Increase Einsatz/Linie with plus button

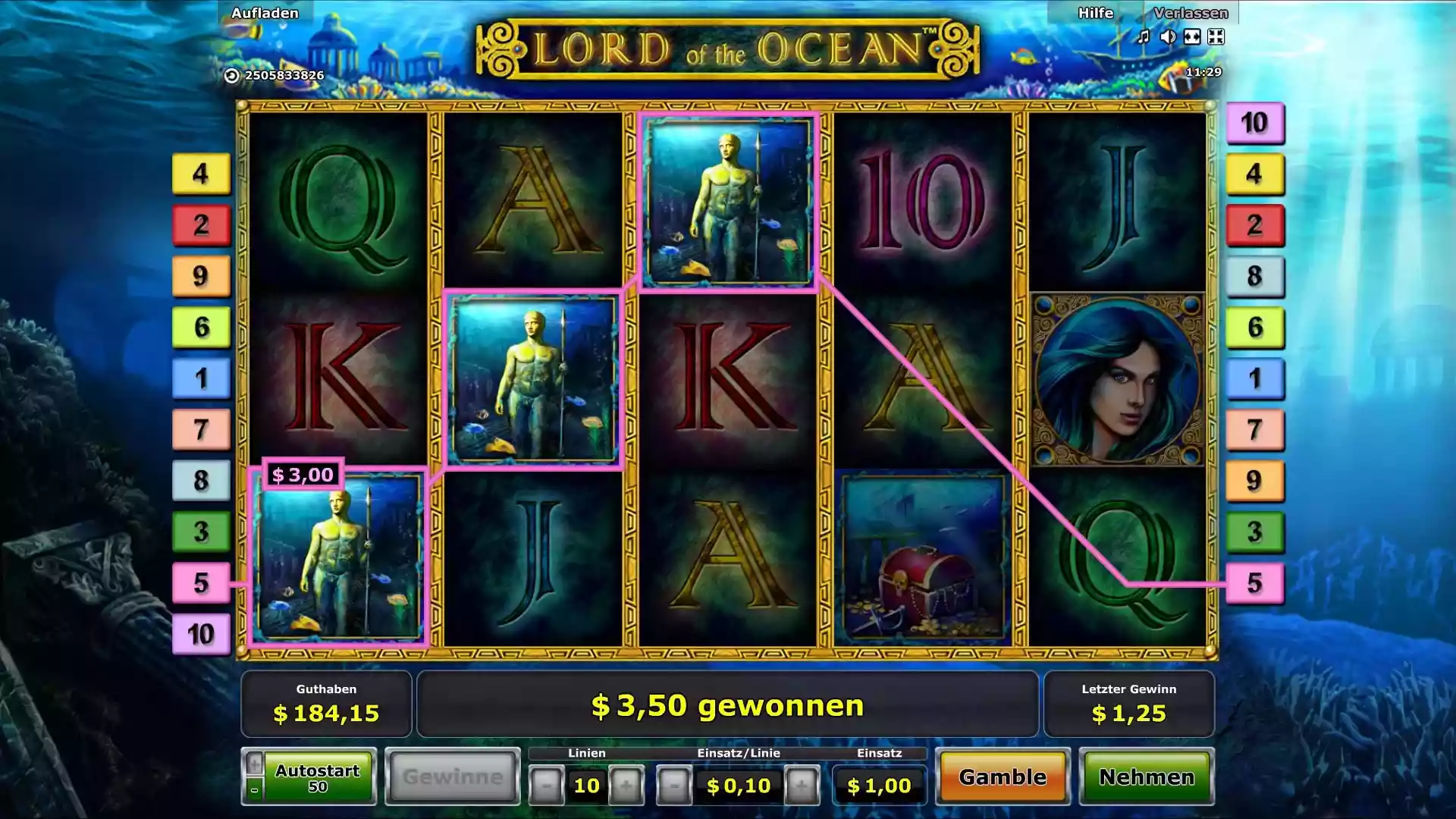[x=803, y=786]
